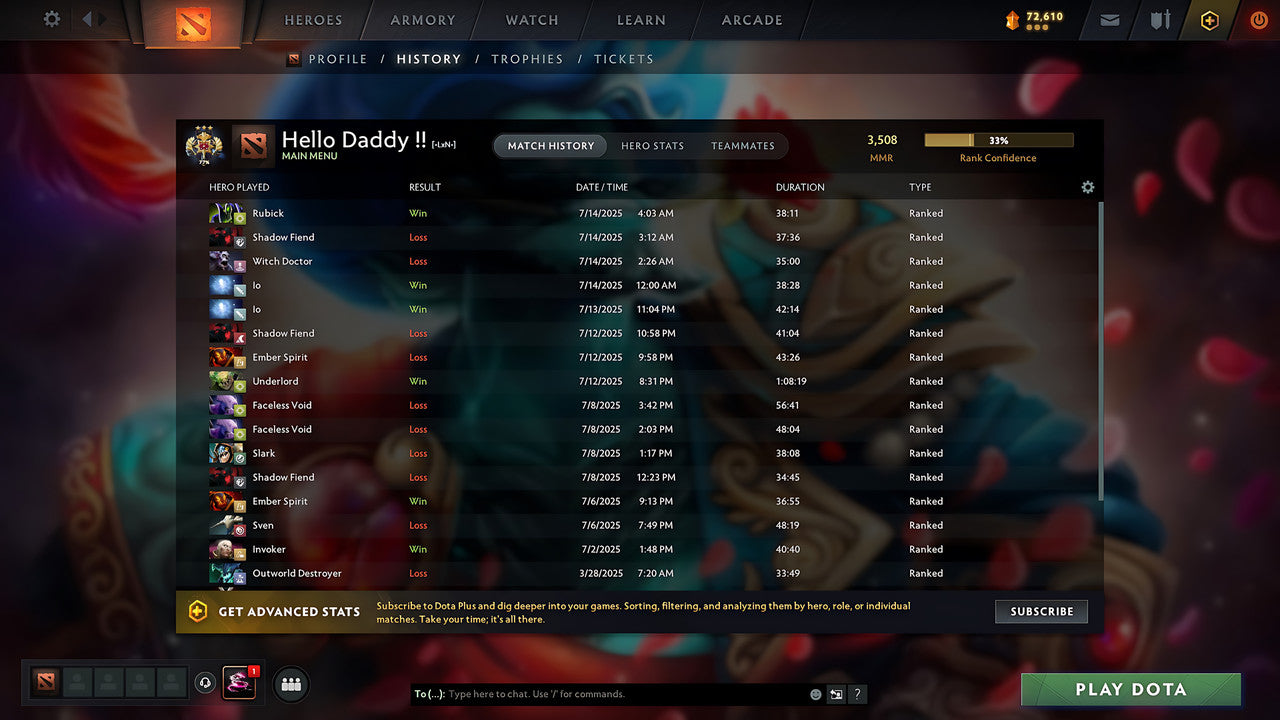Click the voice chat headphone icon
This screenshot has width=1280, height=720.
coord(207,683)
